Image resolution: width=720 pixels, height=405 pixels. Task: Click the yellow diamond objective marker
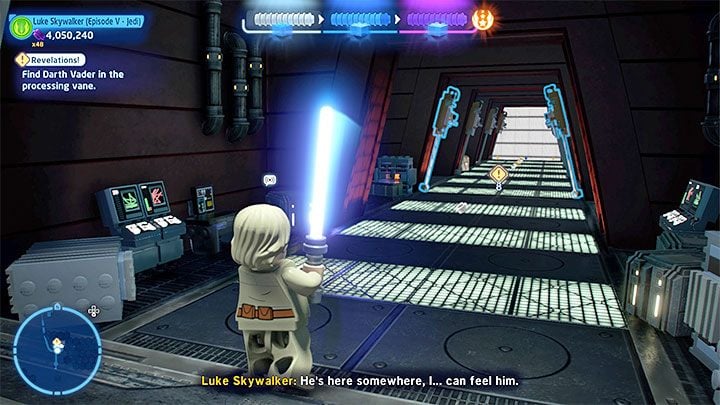498,173
